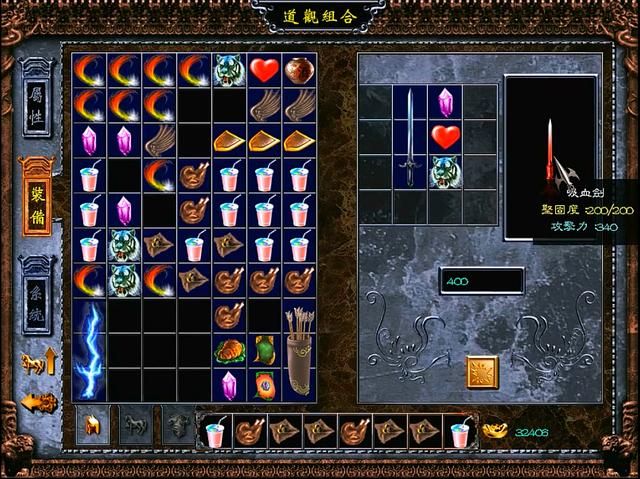This screenshot has height=479, width=640.
Task: Click the 吸血劍 blood sword result preview
Action: [x=551, y=157]
